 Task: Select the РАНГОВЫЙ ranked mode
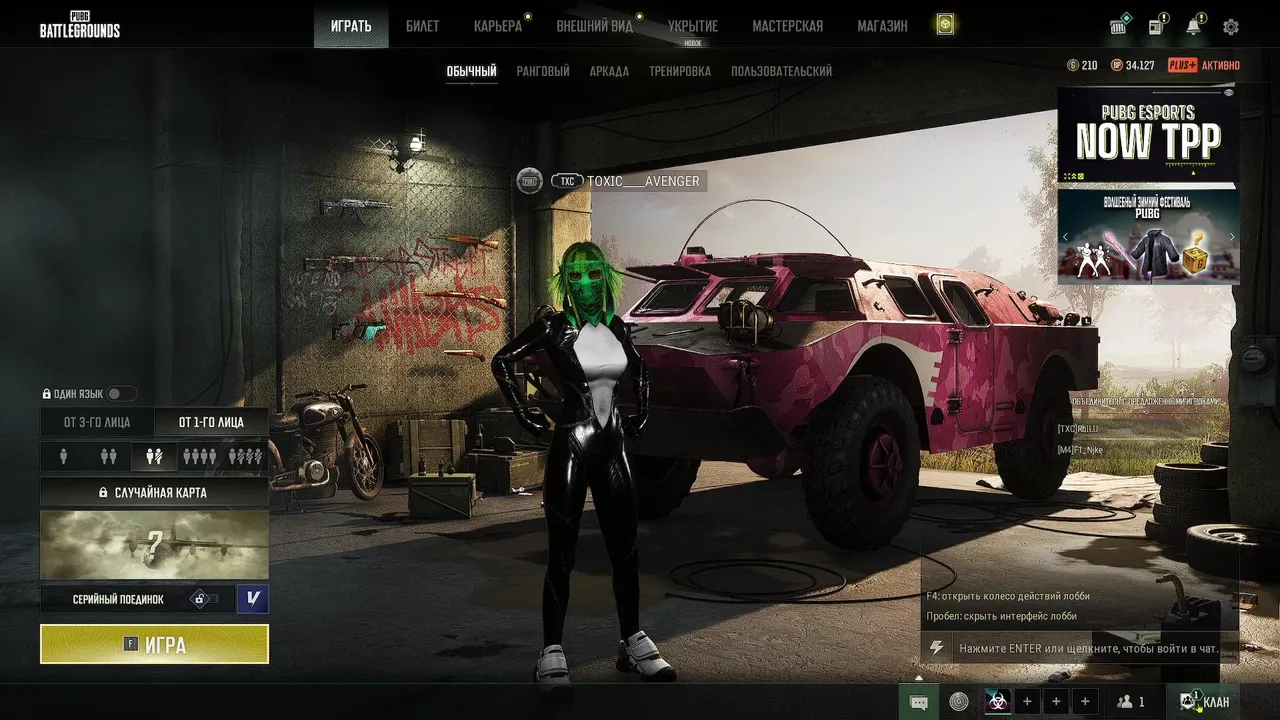pyautogui.click(x=543, y=71)
